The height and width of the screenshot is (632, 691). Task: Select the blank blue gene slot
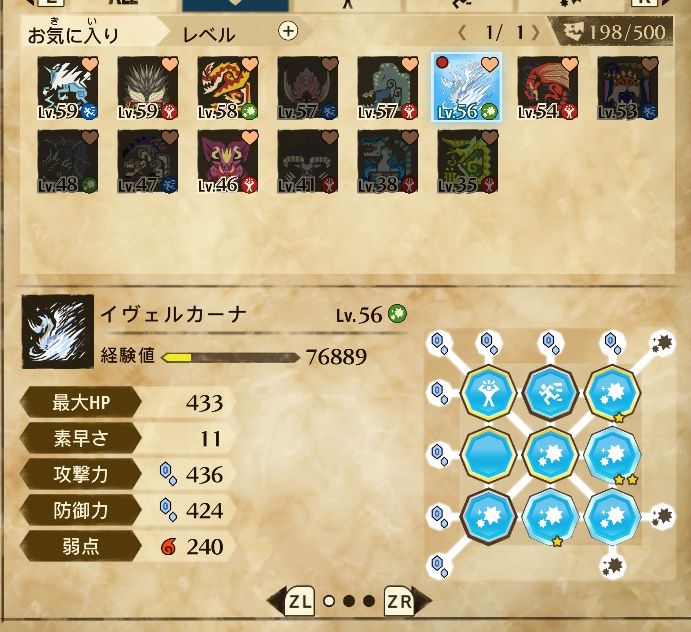coord(489,454)
